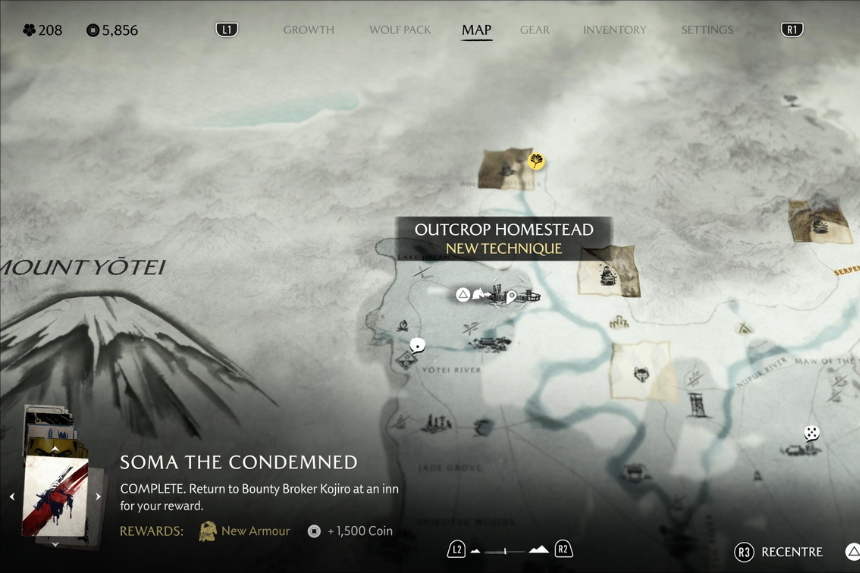Open the Wolf Pack tab

point(400,30)
